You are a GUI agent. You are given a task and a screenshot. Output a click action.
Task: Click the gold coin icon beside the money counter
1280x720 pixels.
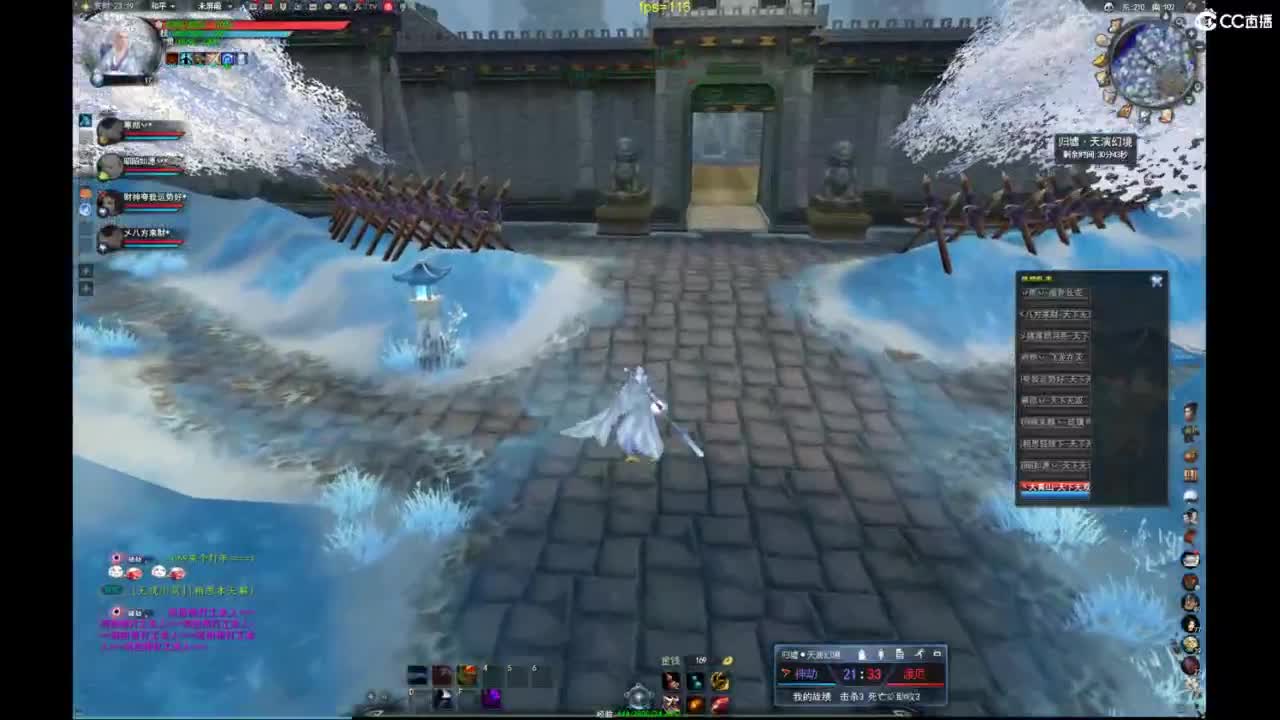[x=727, y=659]
